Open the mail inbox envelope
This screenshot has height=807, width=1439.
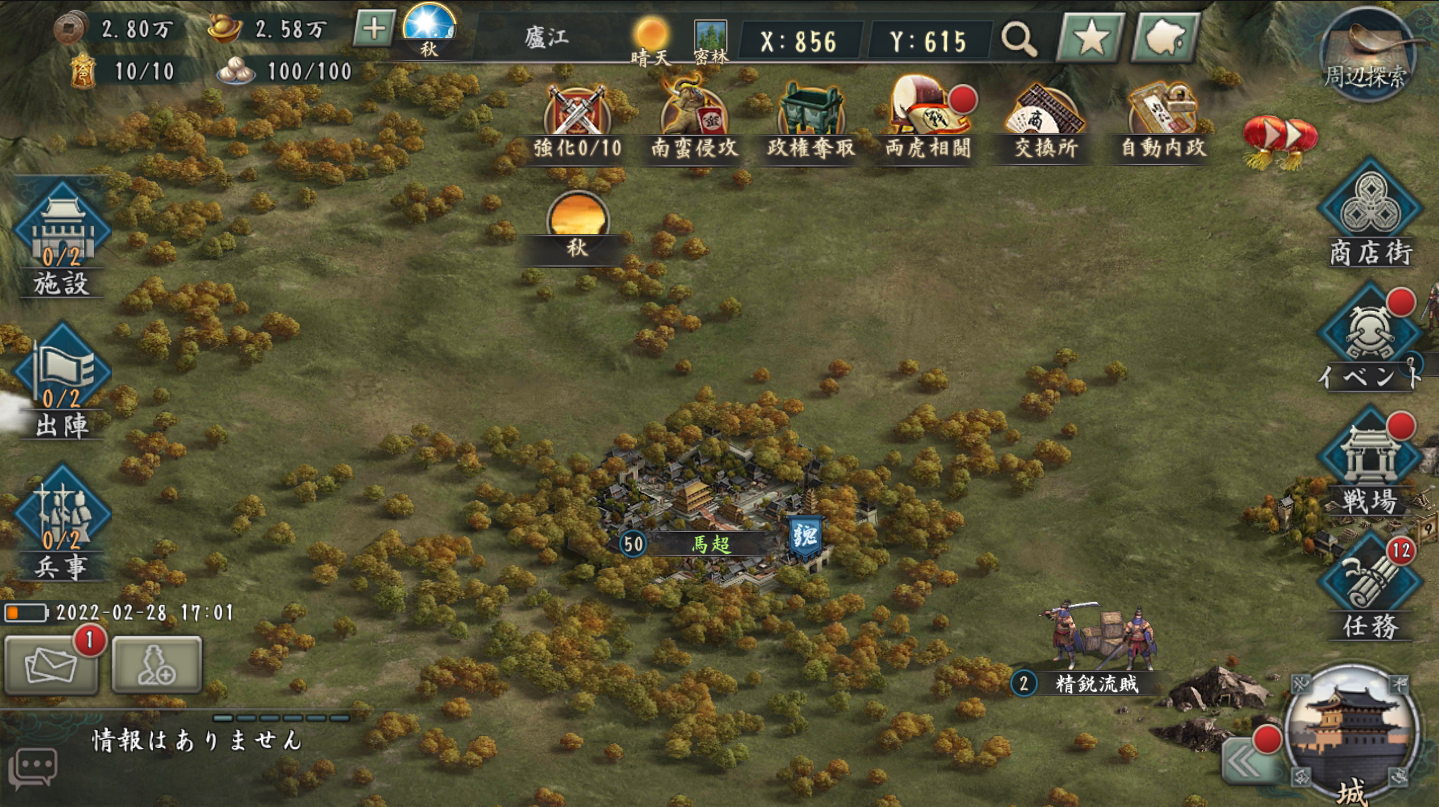[51, 665]
